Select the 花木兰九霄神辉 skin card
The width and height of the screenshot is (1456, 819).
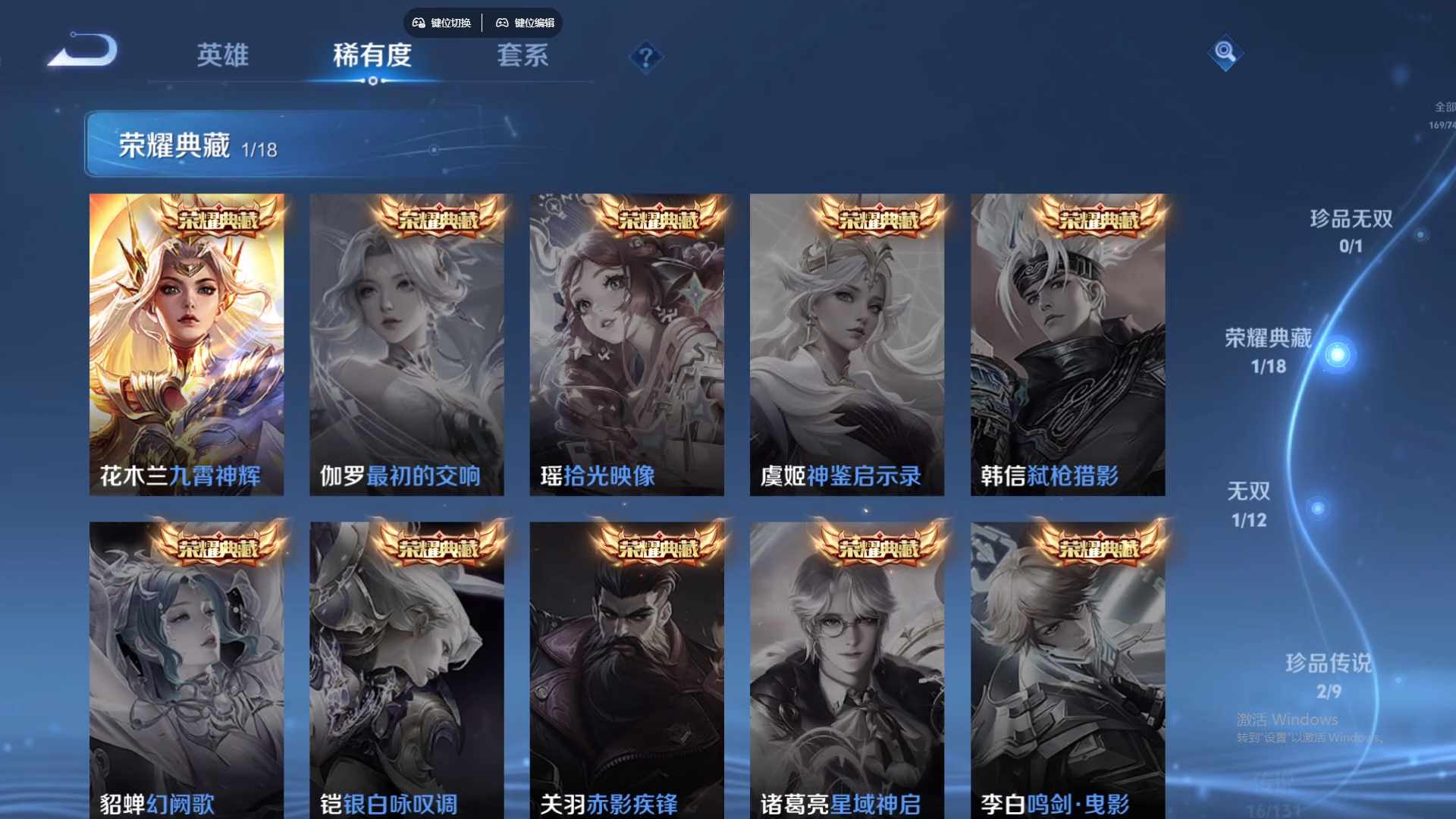187,341
